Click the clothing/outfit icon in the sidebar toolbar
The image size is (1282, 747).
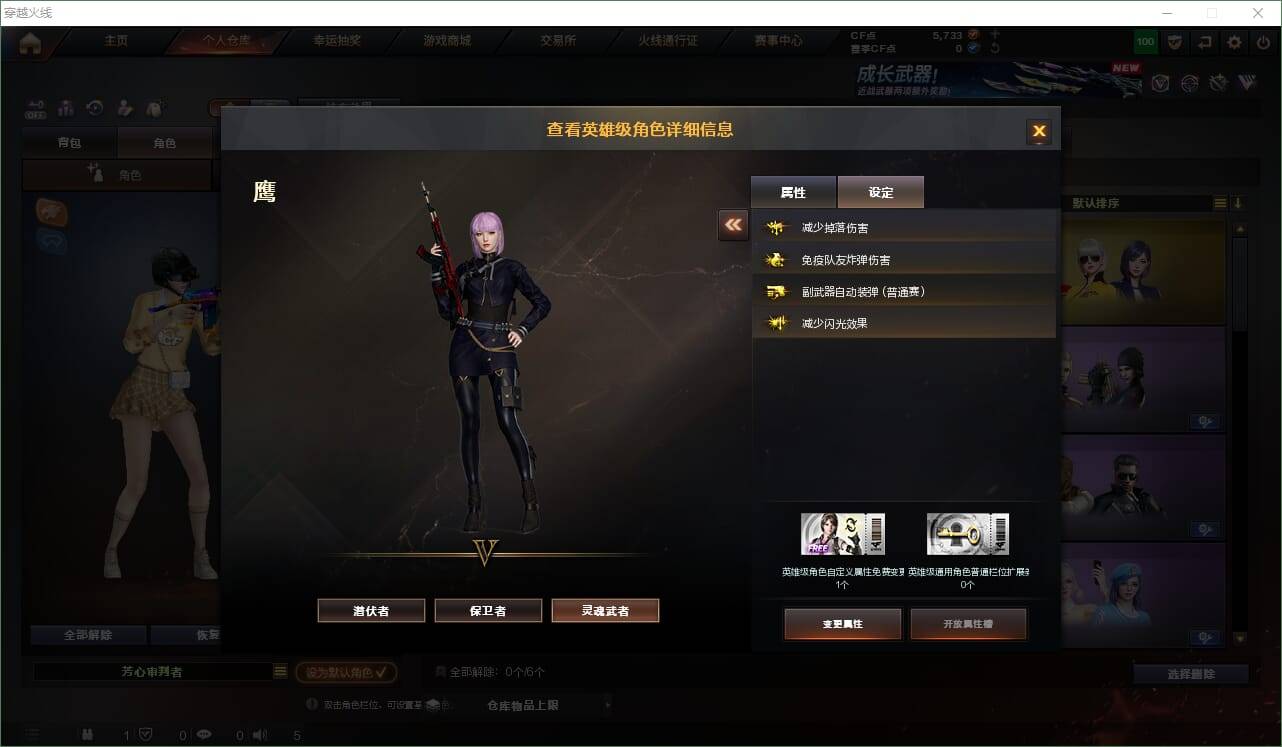(x=153, y=108)
